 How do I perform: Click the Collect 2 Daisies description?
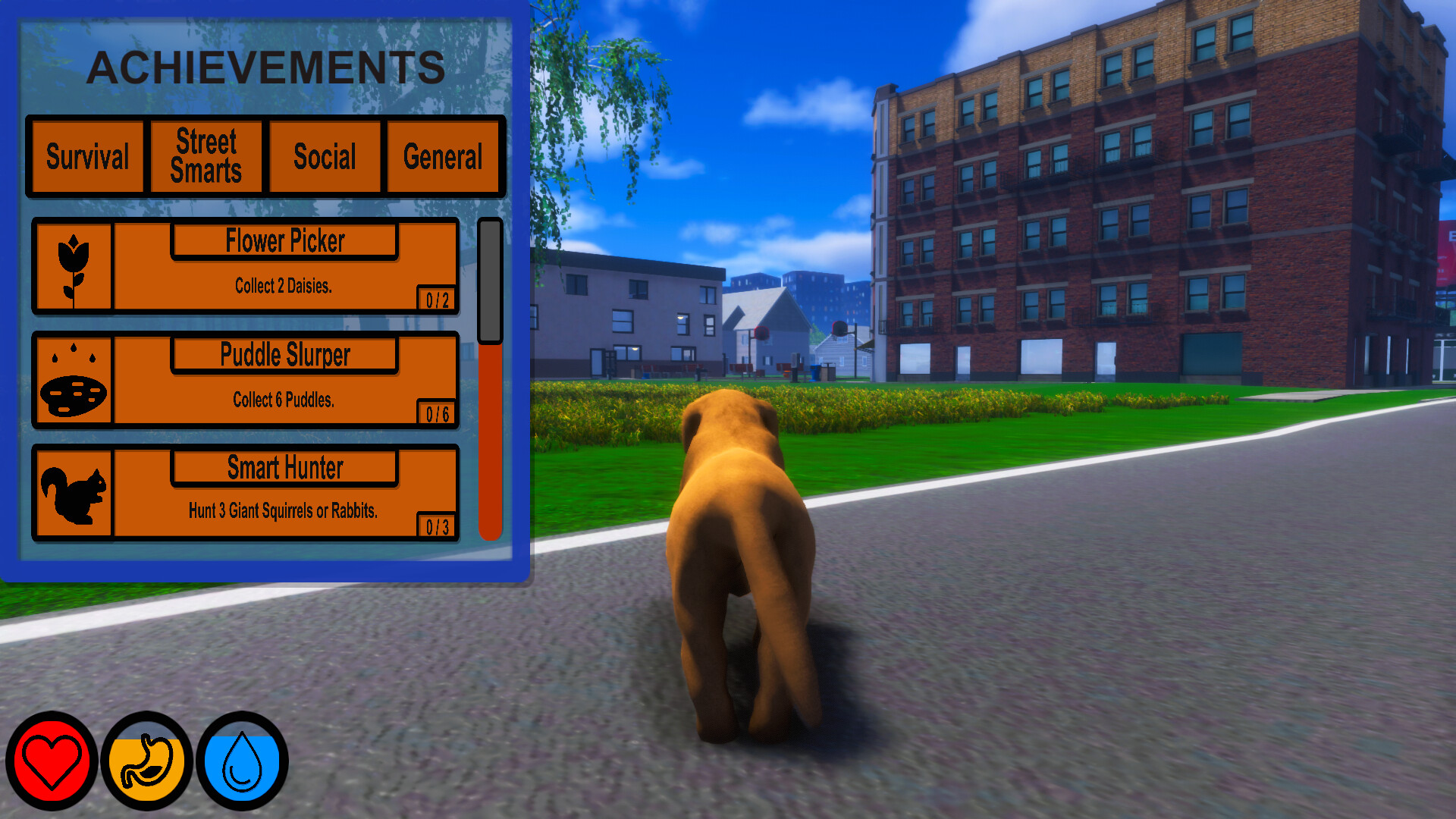point(284,286)
